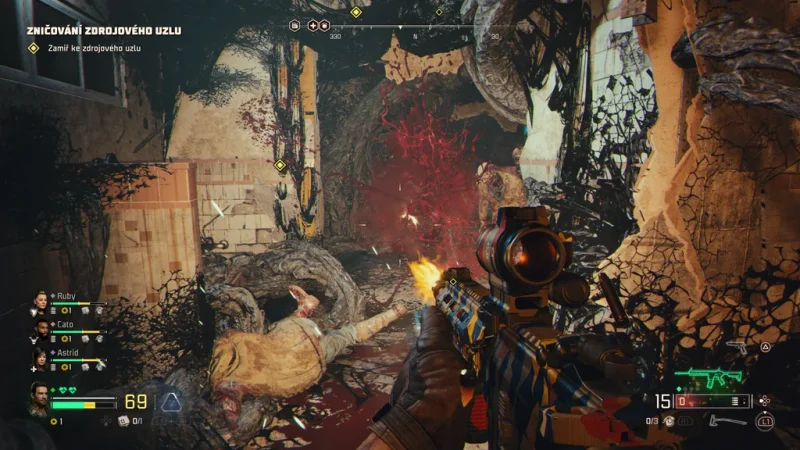The height and width of the screenshot is (450, 800).
Task: Click the yellow objective diamond on the compass
Action: pyautogui.click(x=356, y=12)
